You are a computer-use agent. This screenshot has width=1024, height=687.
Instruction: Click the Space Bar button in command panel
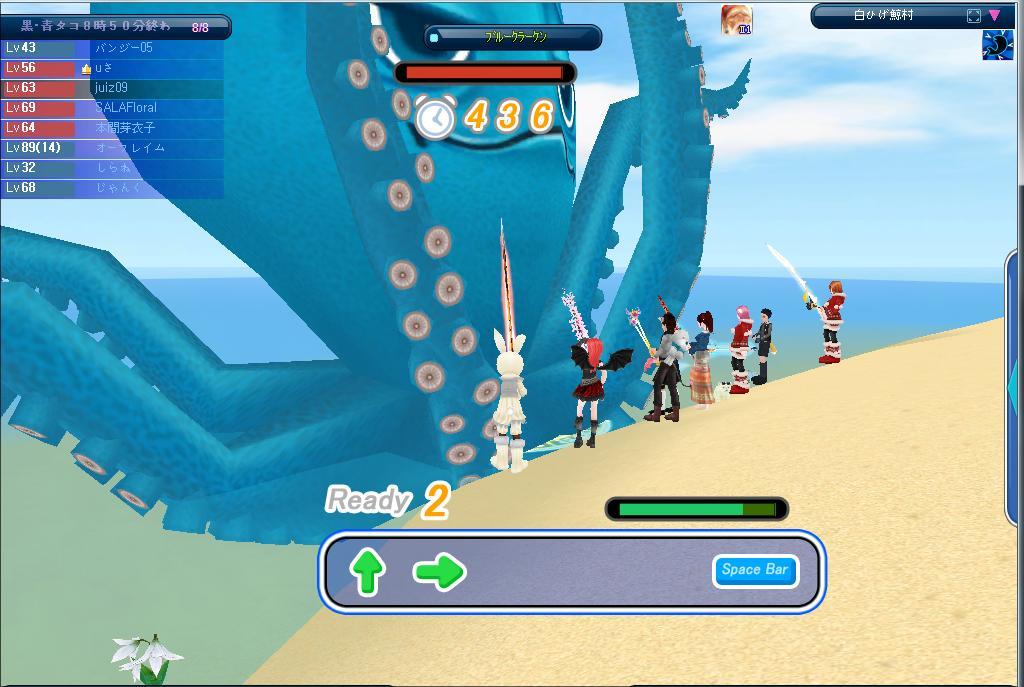(755, 570)
